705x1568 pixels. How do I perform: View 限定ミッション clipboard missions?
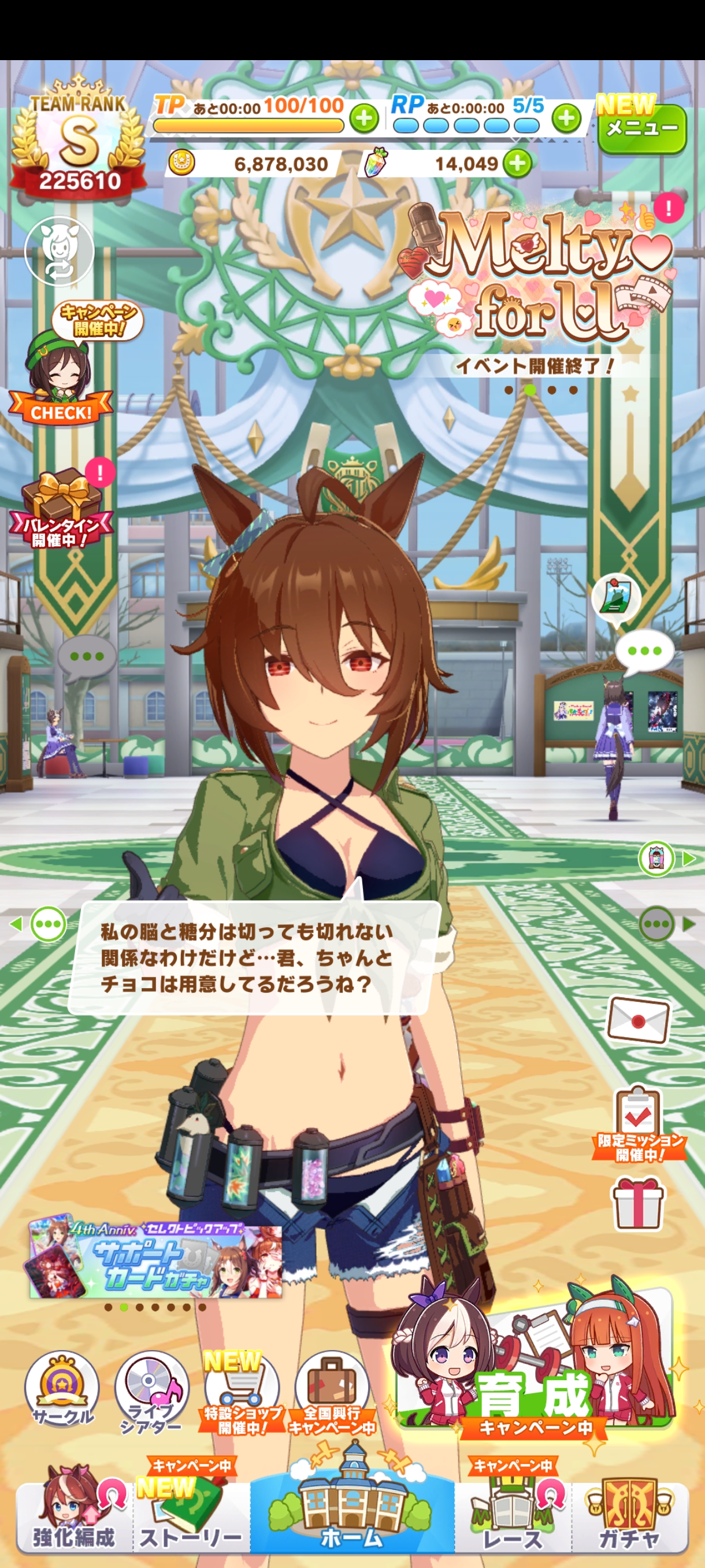(637, 1123)
